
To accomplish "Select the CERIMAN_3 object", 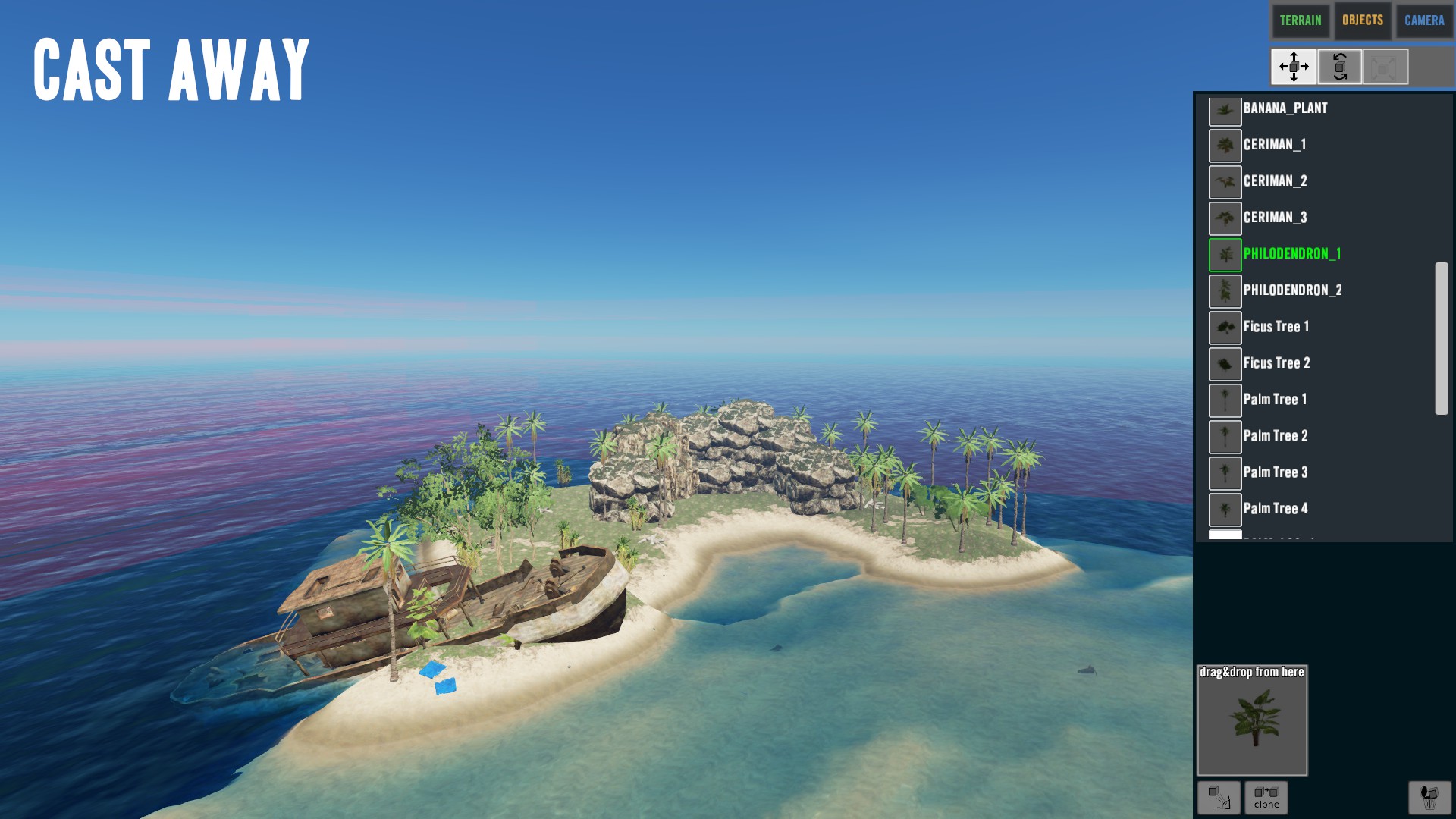I will (1275, 218).
